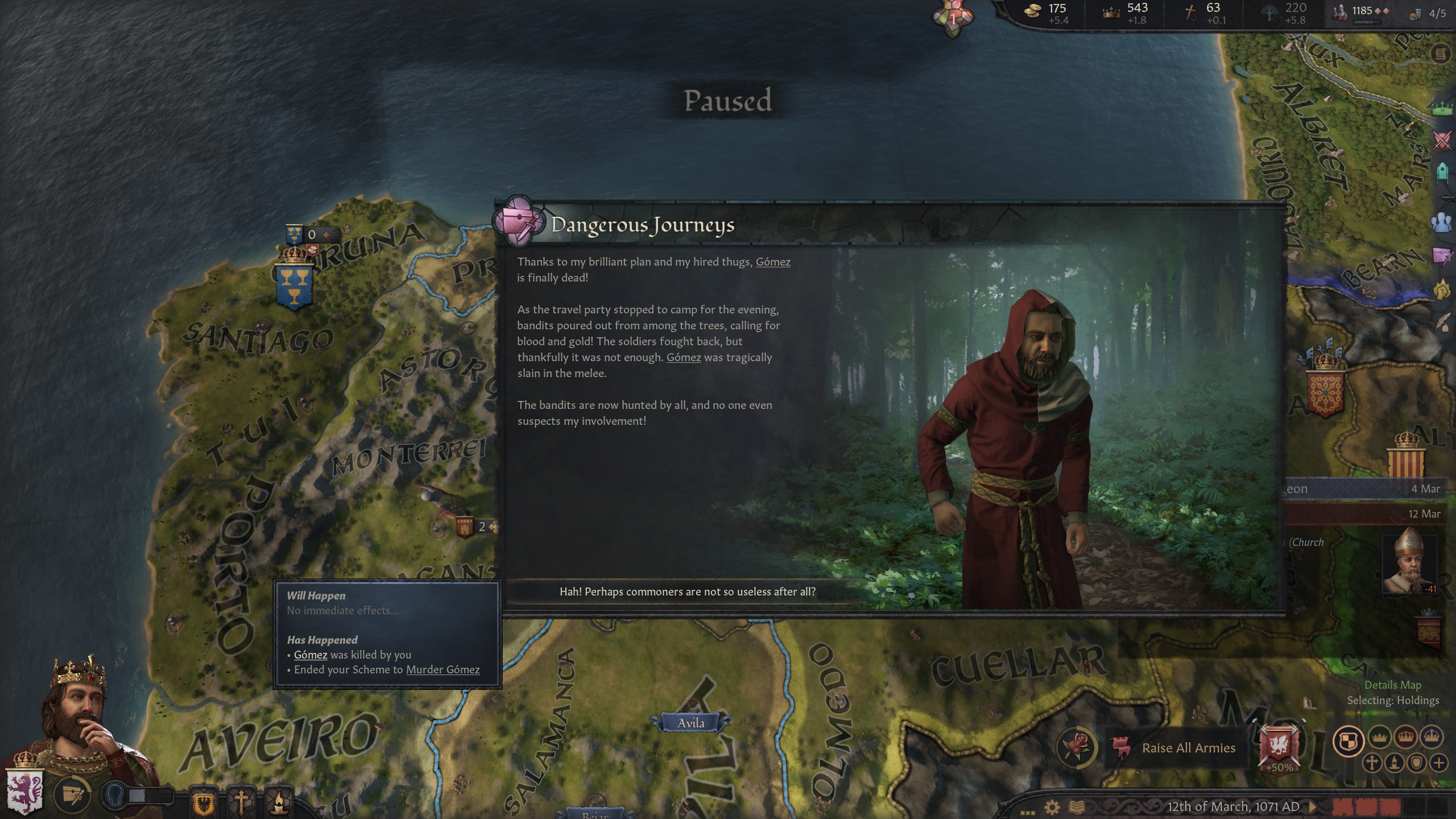The width and height of the screenshot is (1456, 819).
Task: Choose the 'Perhaps commoners are not so useless' option
Action: (687, 592)
